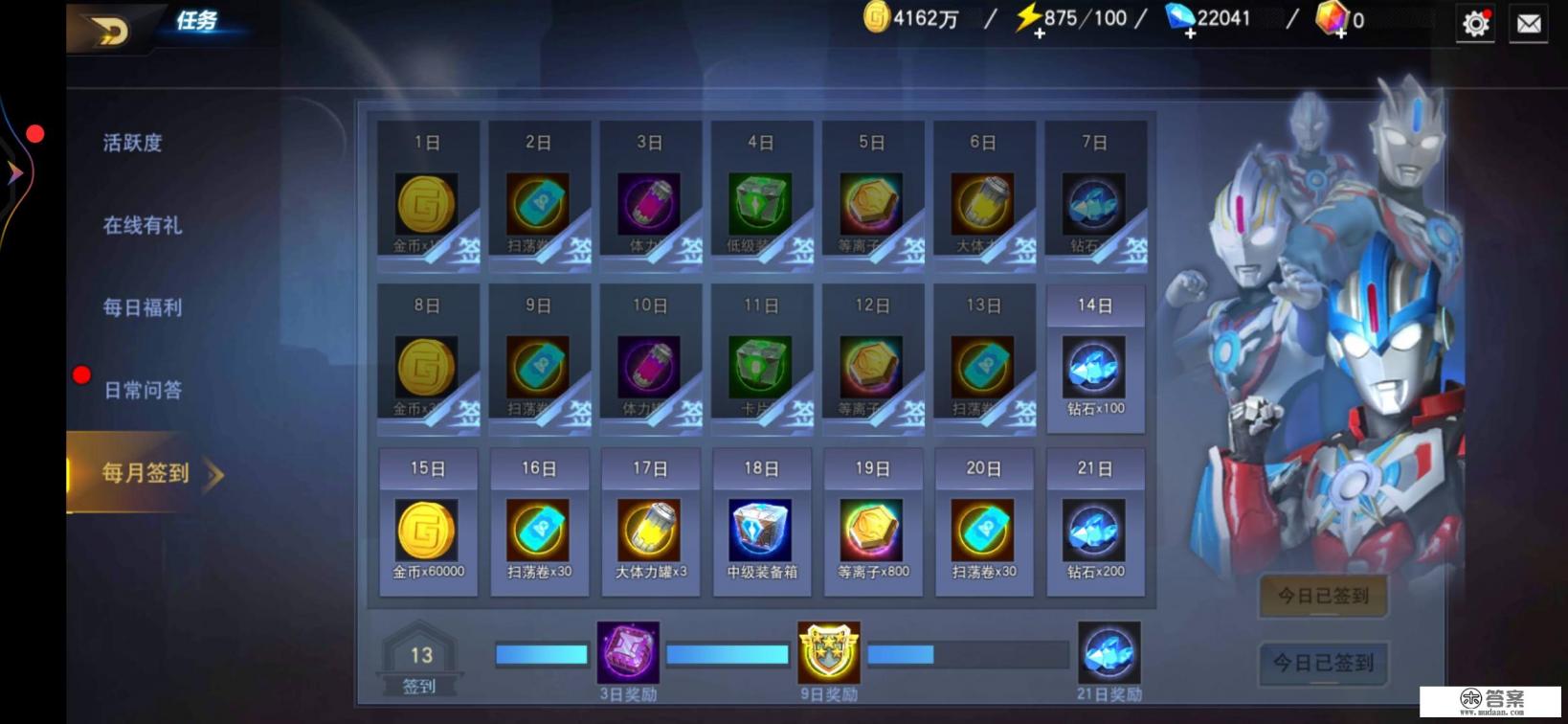Go to the 日常问答 tab
This screenshot has height=724, width=1568.
click(142, 391)
